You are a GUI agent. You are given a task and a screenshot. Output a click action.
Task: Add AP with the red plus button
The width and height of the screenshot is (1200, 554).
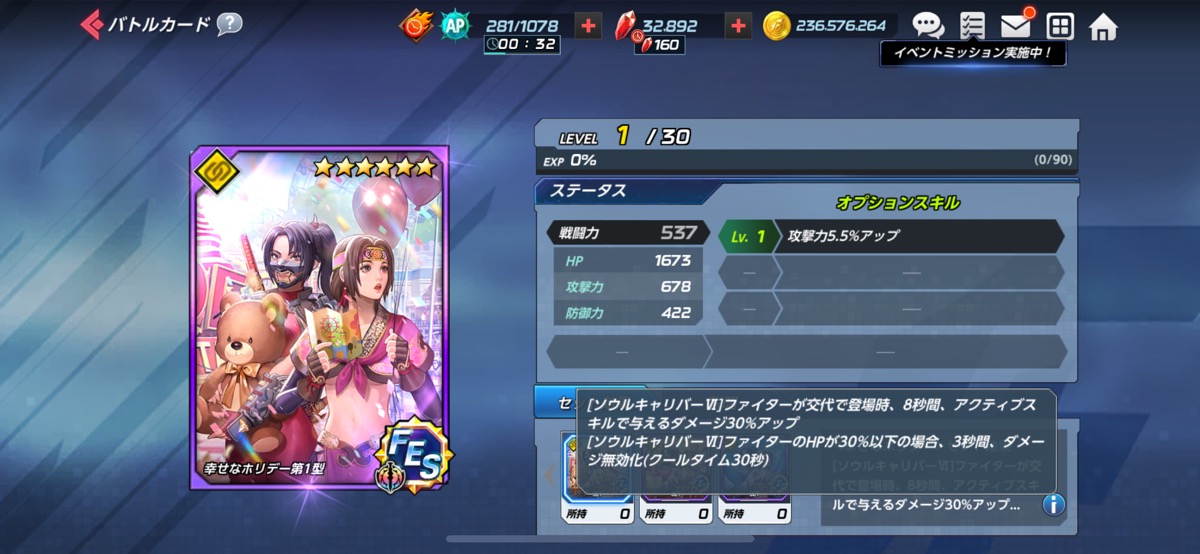(x=590, y=26)
